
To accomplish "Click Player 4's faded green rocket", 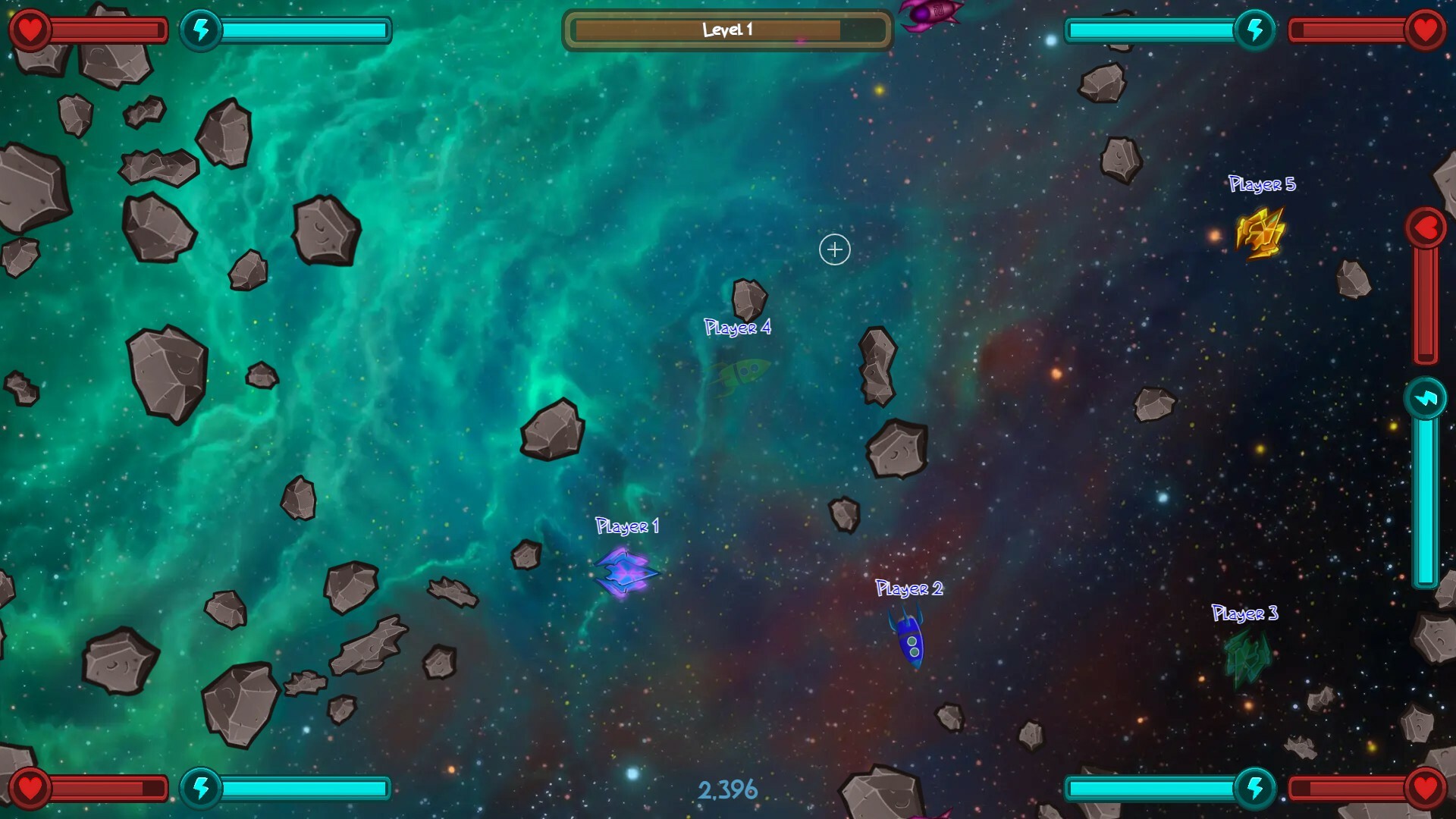I will (739, 379).
